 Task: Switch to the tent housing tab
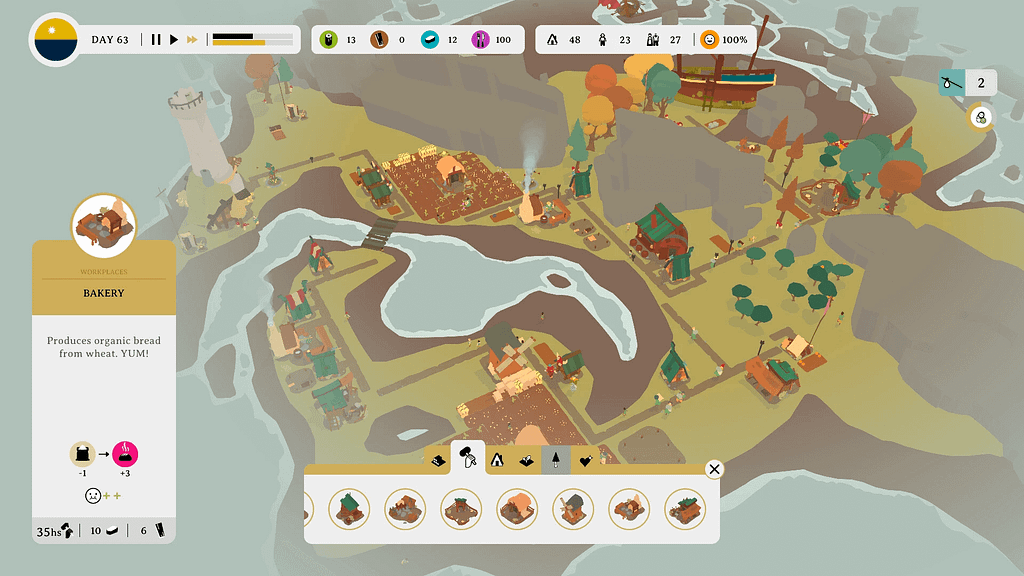click(x=497, y=460)
